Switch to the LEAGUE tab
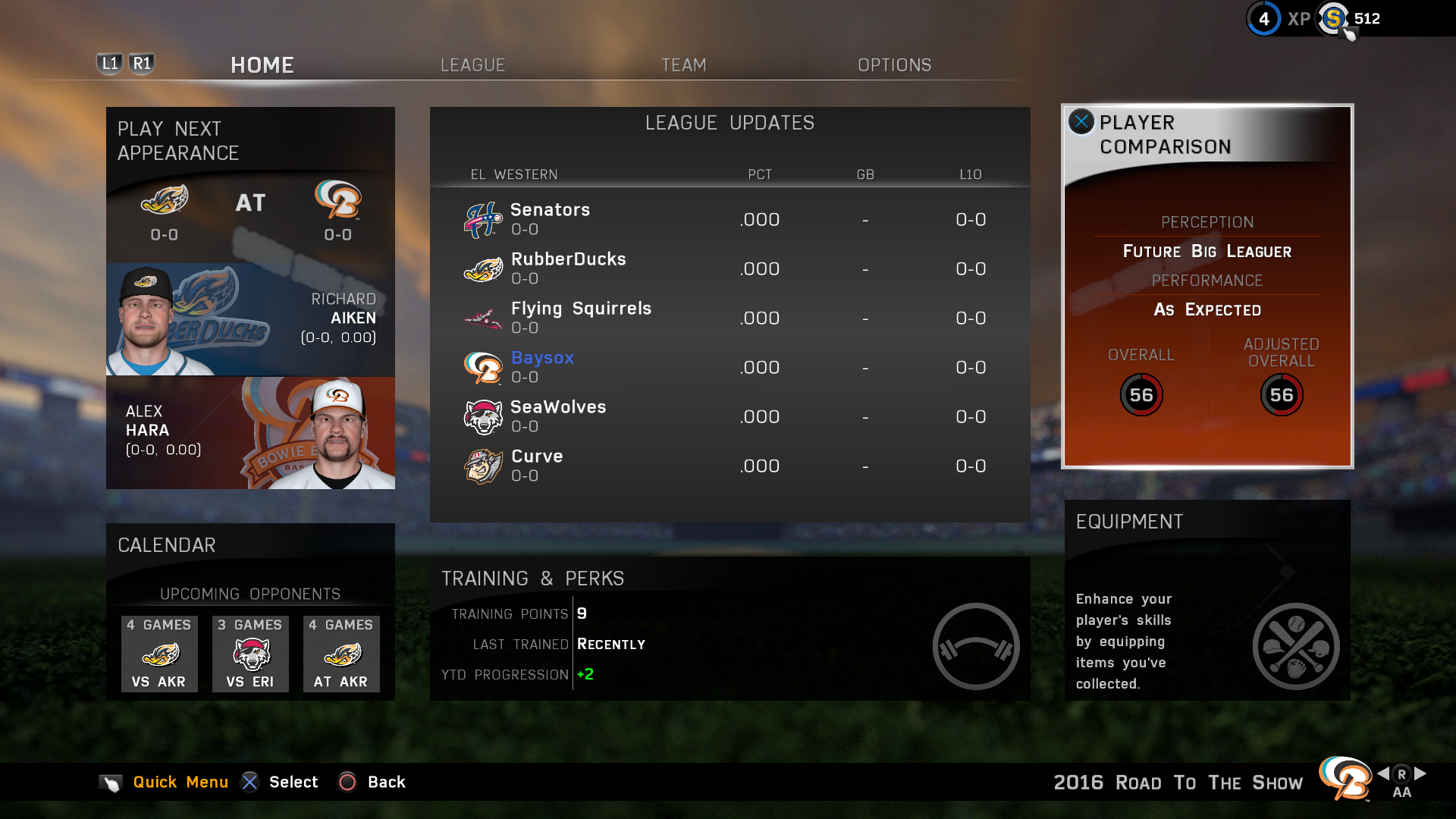1456x819 pixels. click(x=472, y=65)
